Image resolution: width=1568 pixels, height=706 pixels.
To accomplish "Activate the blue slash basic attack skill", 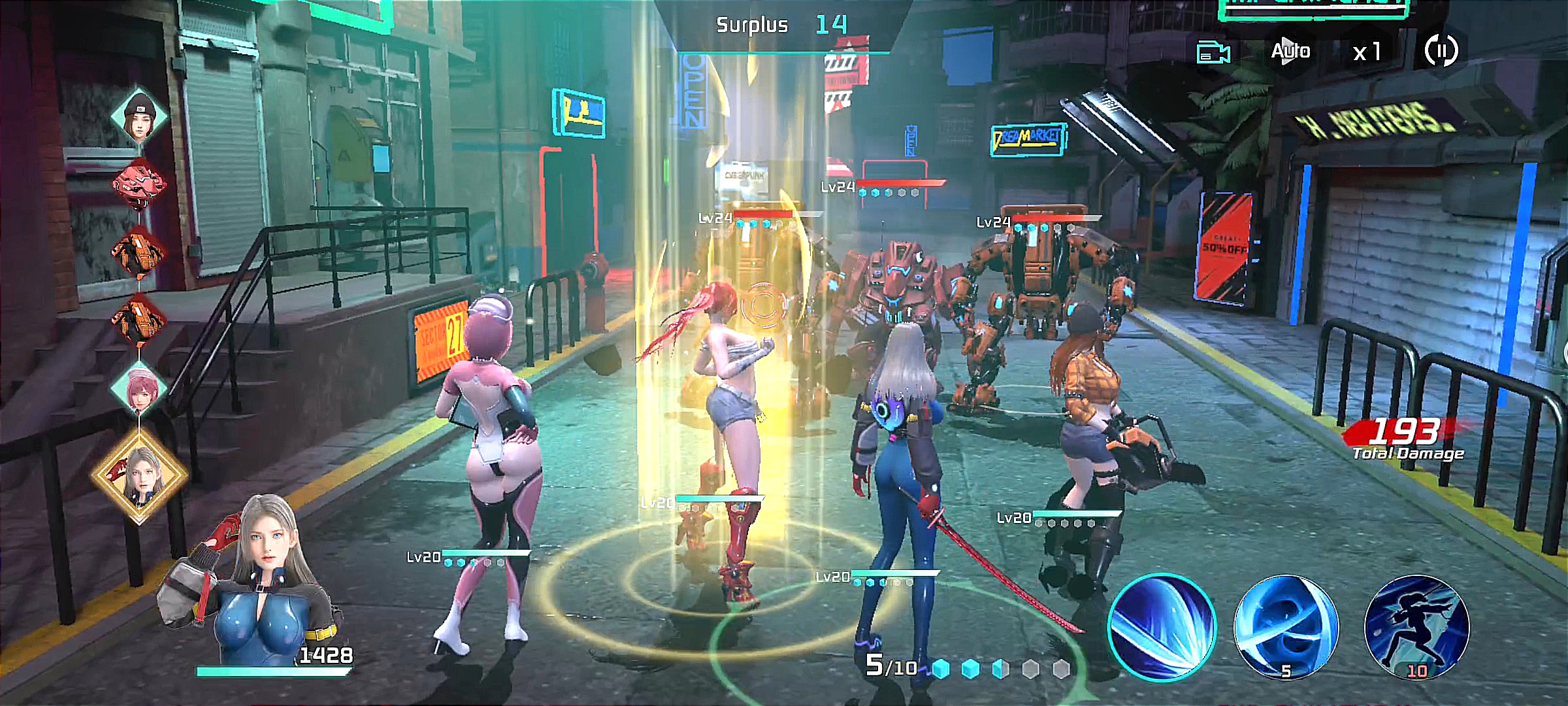I will [x=1162, y=627].
